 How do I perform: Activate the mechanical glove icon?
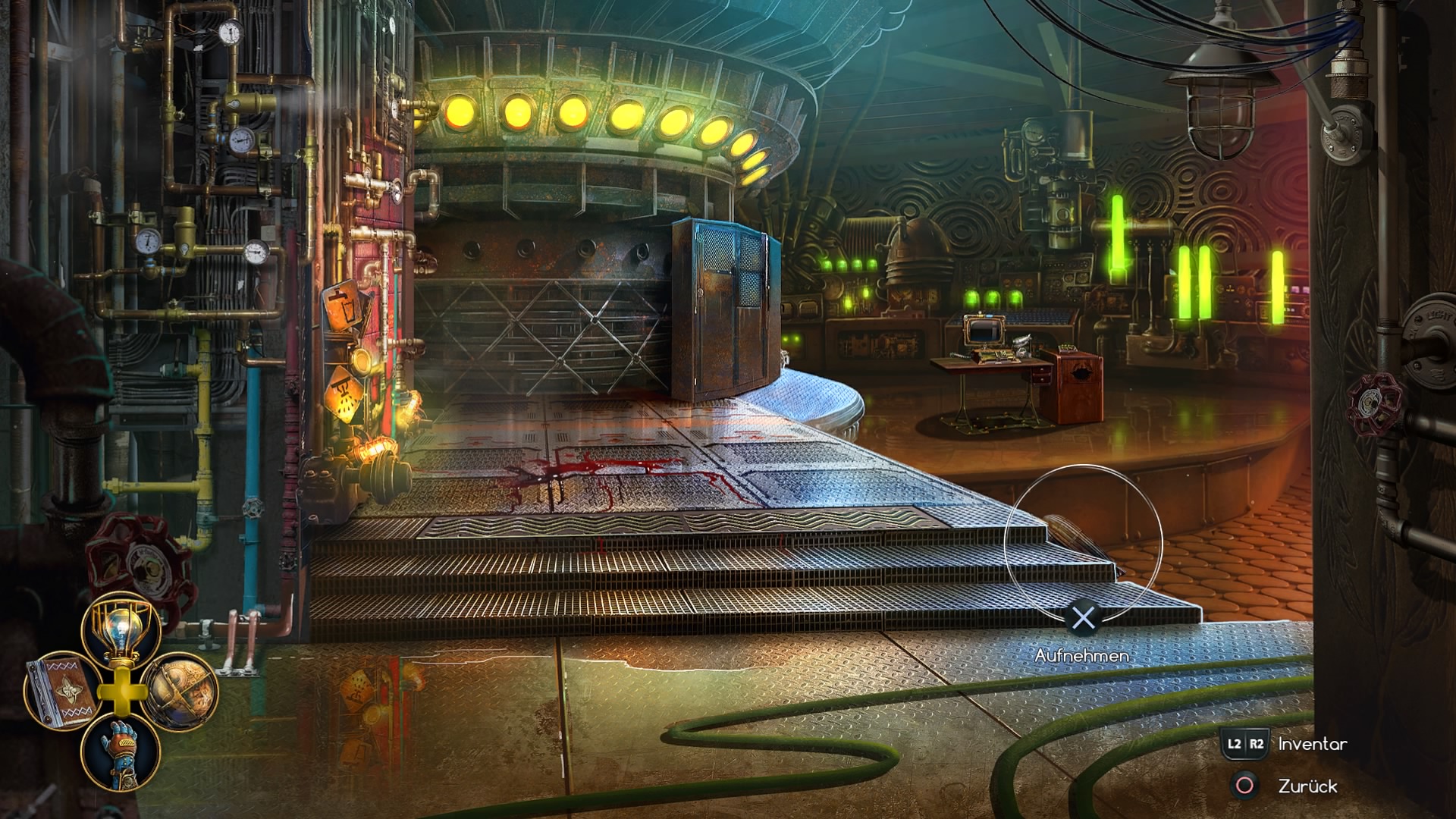pos(121,750)
